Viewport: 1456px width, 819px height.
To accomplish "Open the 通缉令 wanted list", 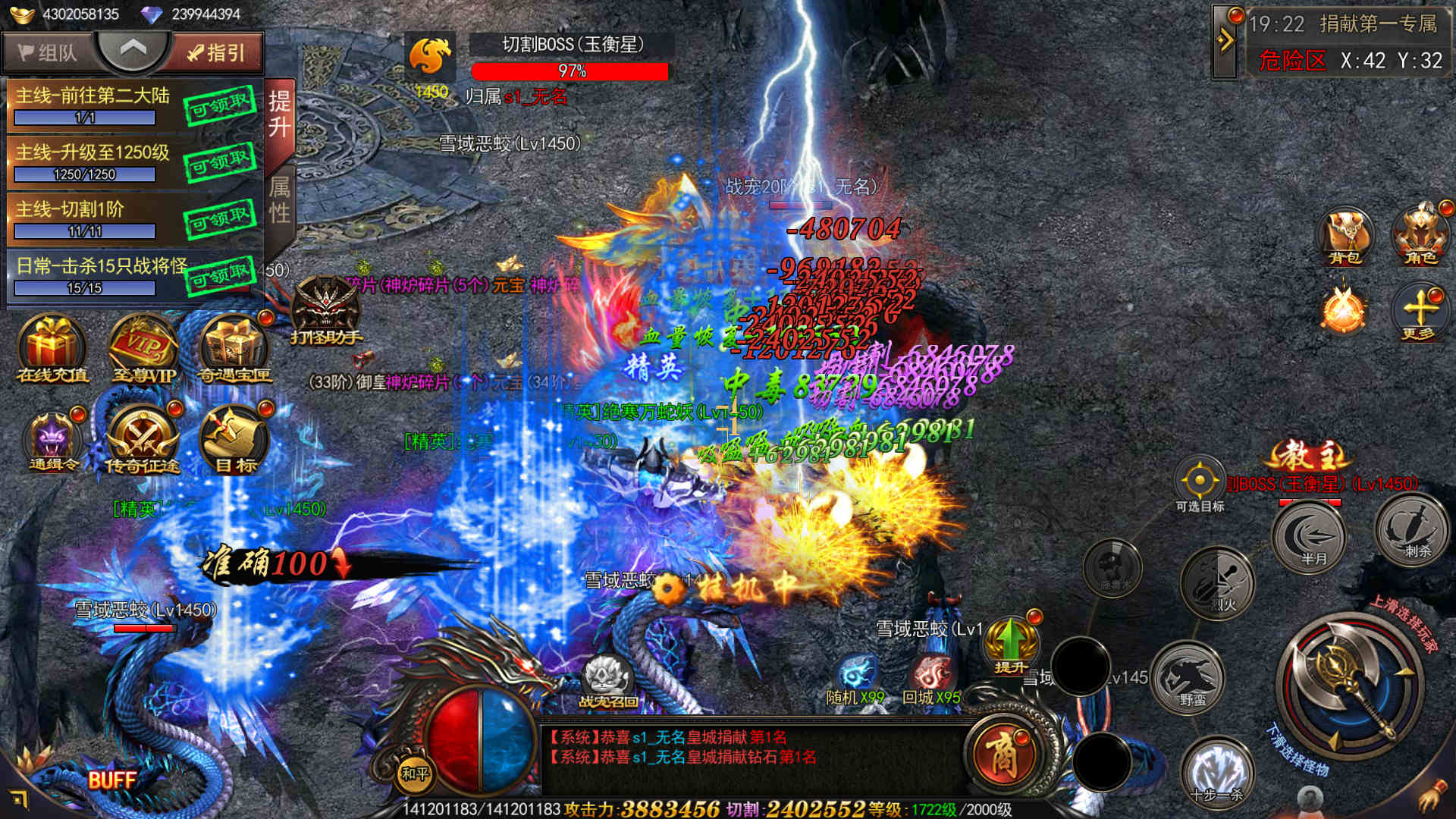I will click(x=52, y=441).
